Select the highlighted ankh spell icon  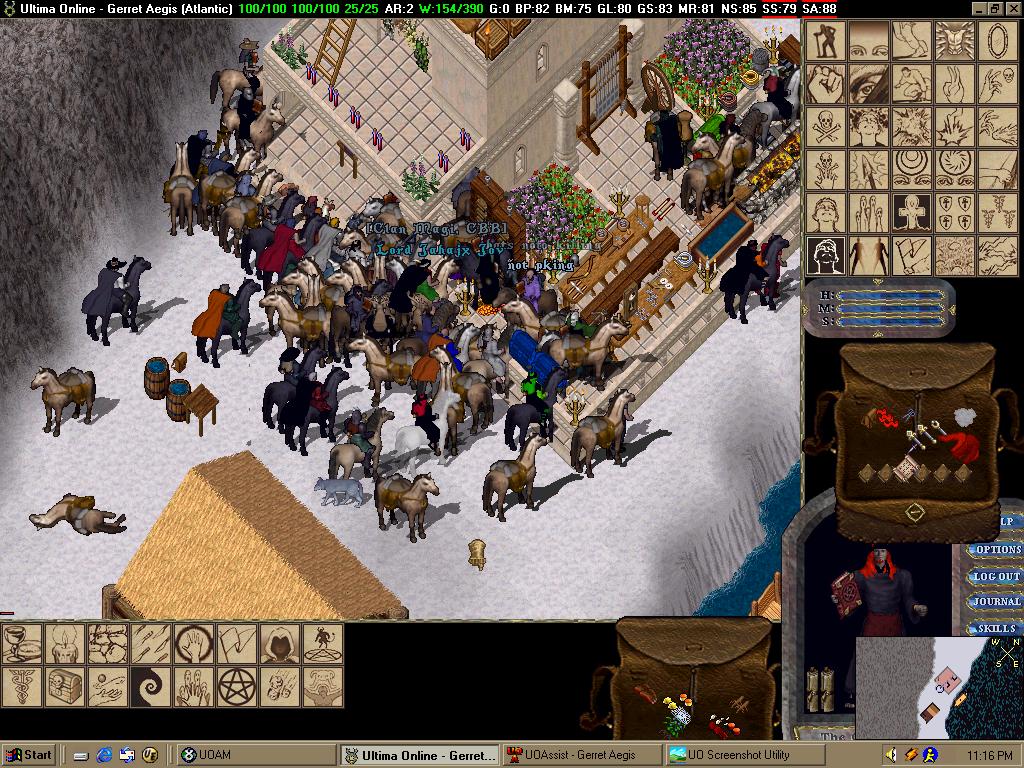click(x=912, y=212)
